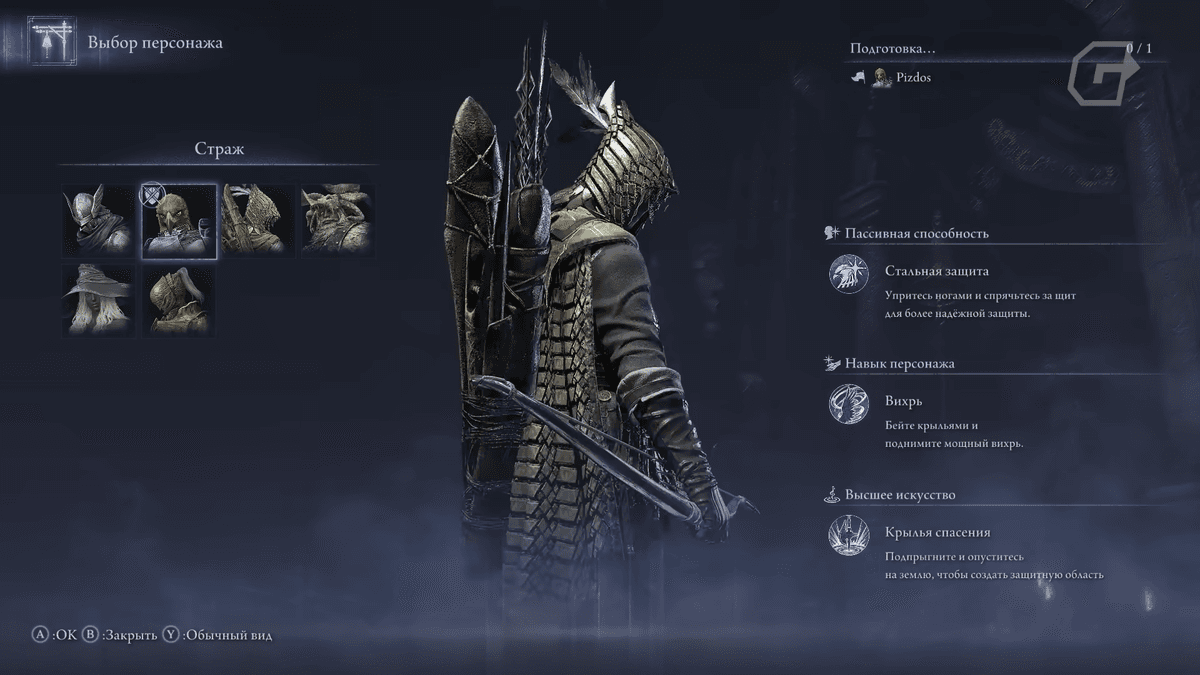This screenshot has height=675, width=1200.
Task: Pick the plumed armored helmet character
Action: click(179, 300)
